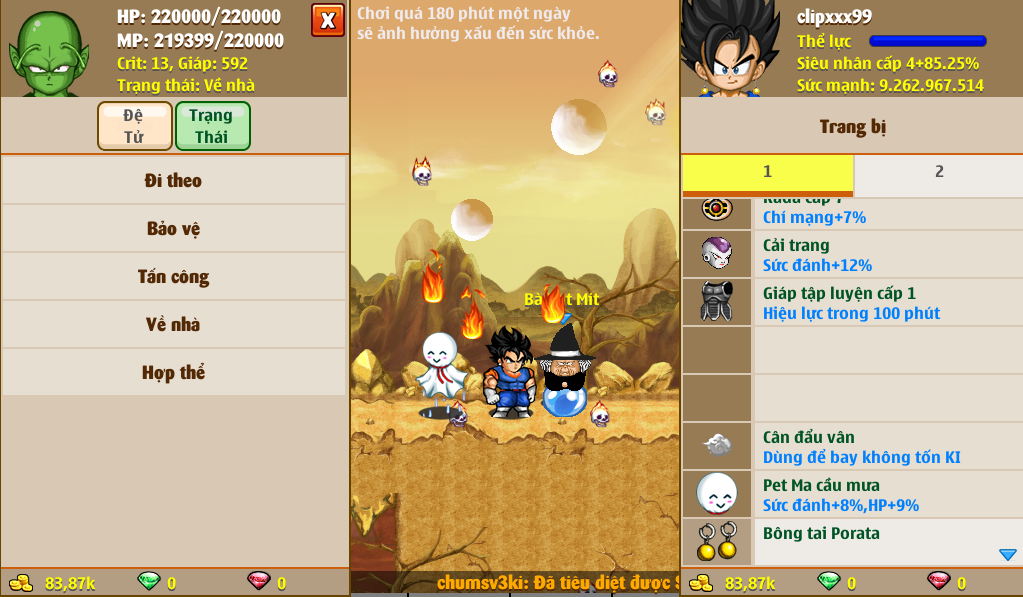Select the Chí mạng+7% radar item
Image resolution: width=1023 pixels, height=597 pixels.
click(852, 212)
